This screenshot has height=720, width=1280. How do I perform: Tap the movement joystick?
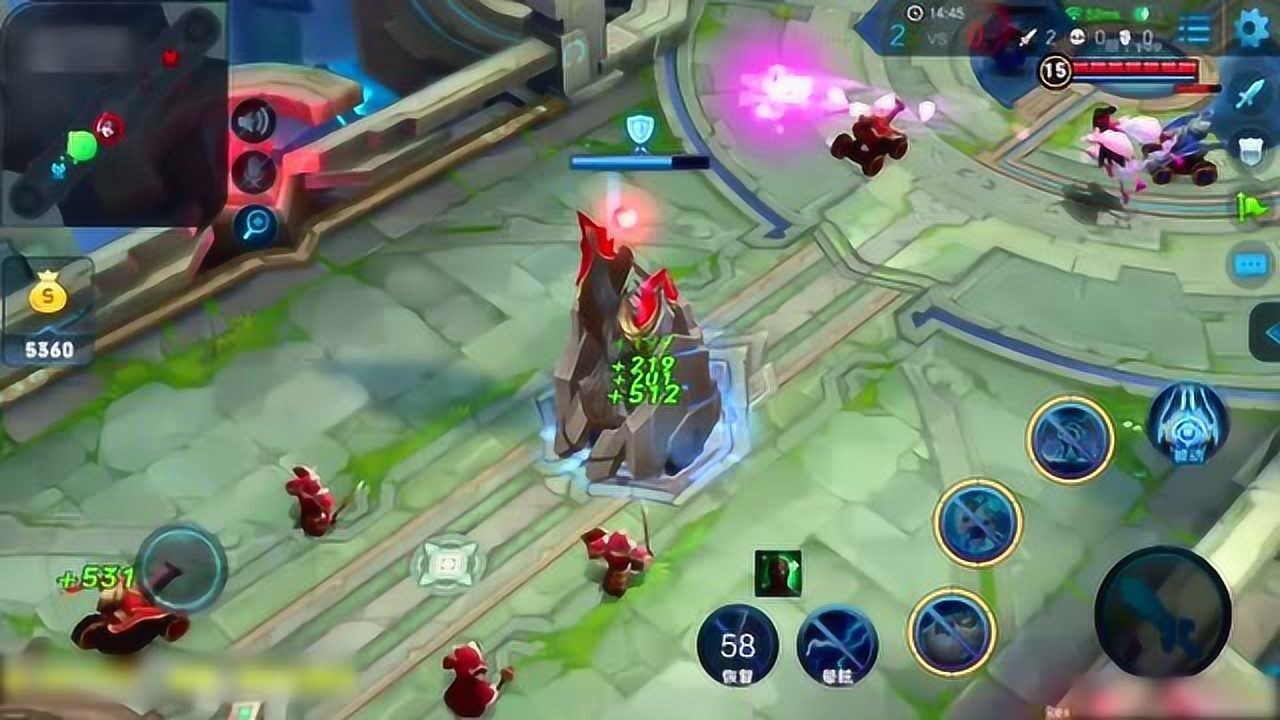[x=181, y=568]
